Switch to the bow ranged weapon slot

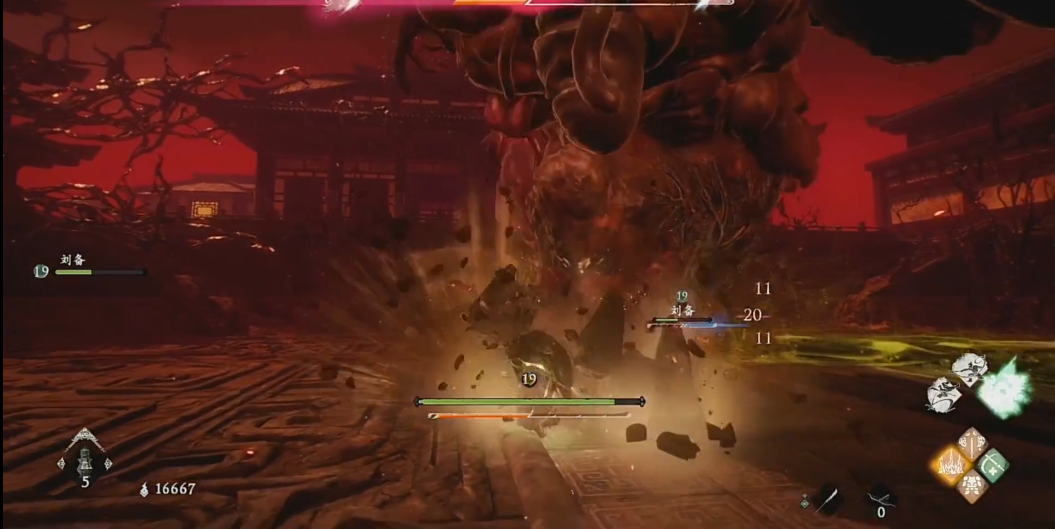(880, 497)
